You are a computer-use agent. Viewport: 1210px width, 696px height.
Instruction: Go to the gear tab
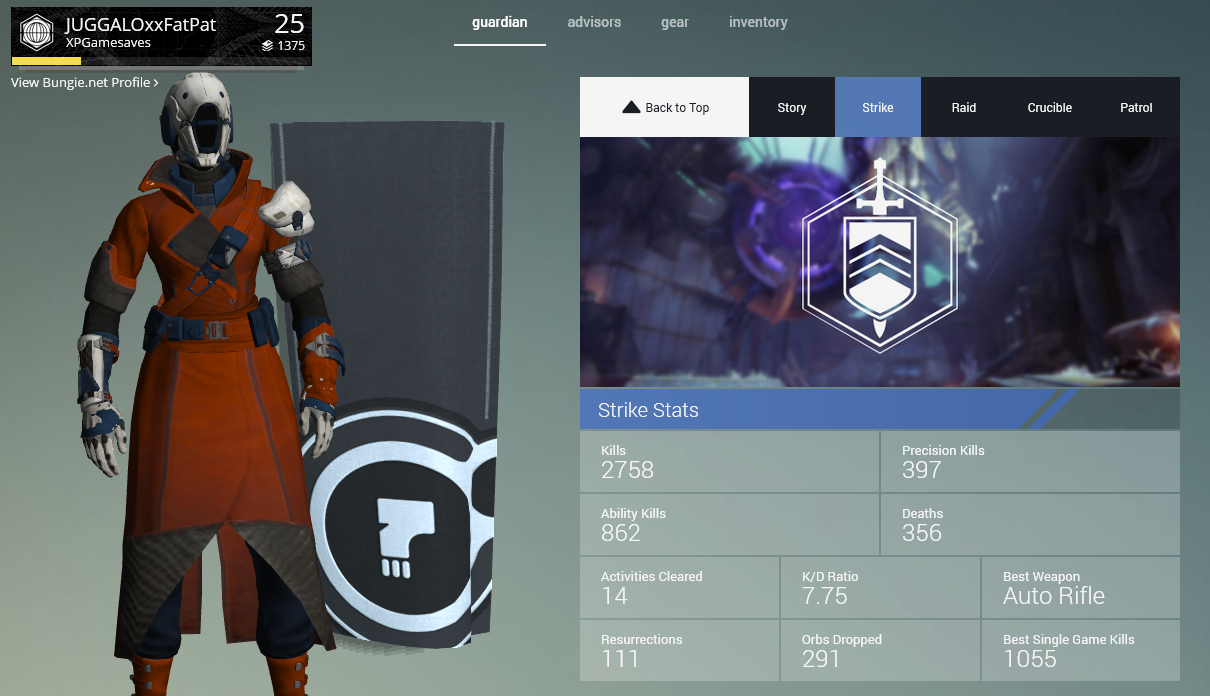pos(675,23)
